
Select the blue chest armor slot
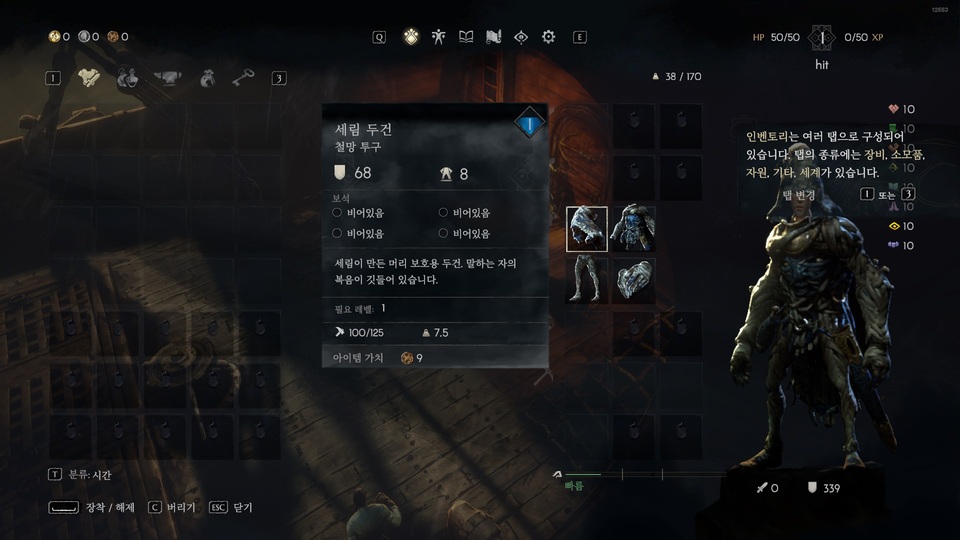tap(633, 229)
